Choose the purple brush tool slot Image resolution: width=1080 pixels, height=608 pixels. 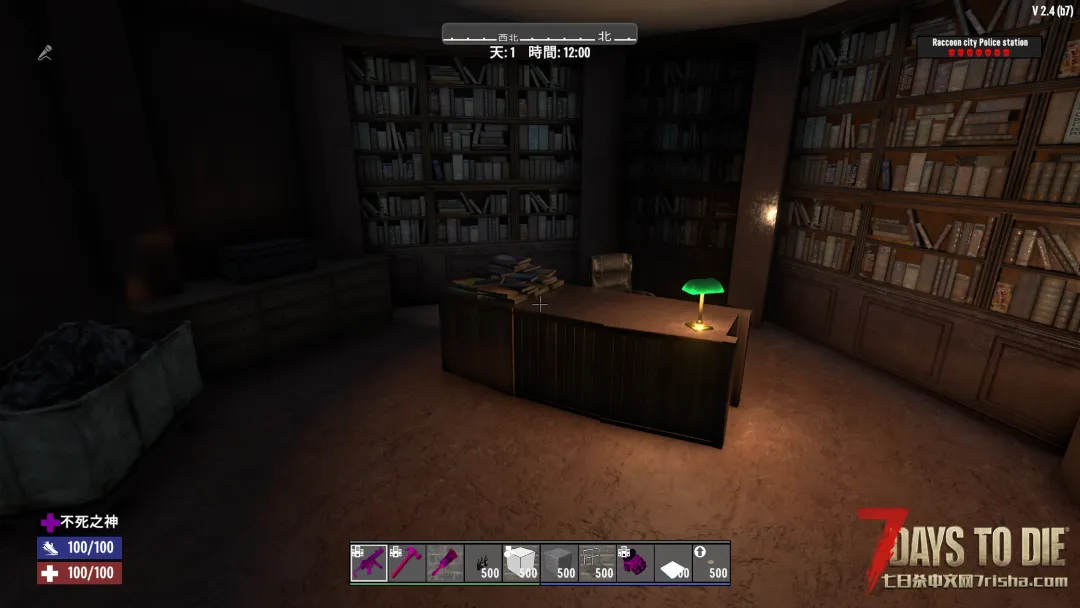point(445,563)
